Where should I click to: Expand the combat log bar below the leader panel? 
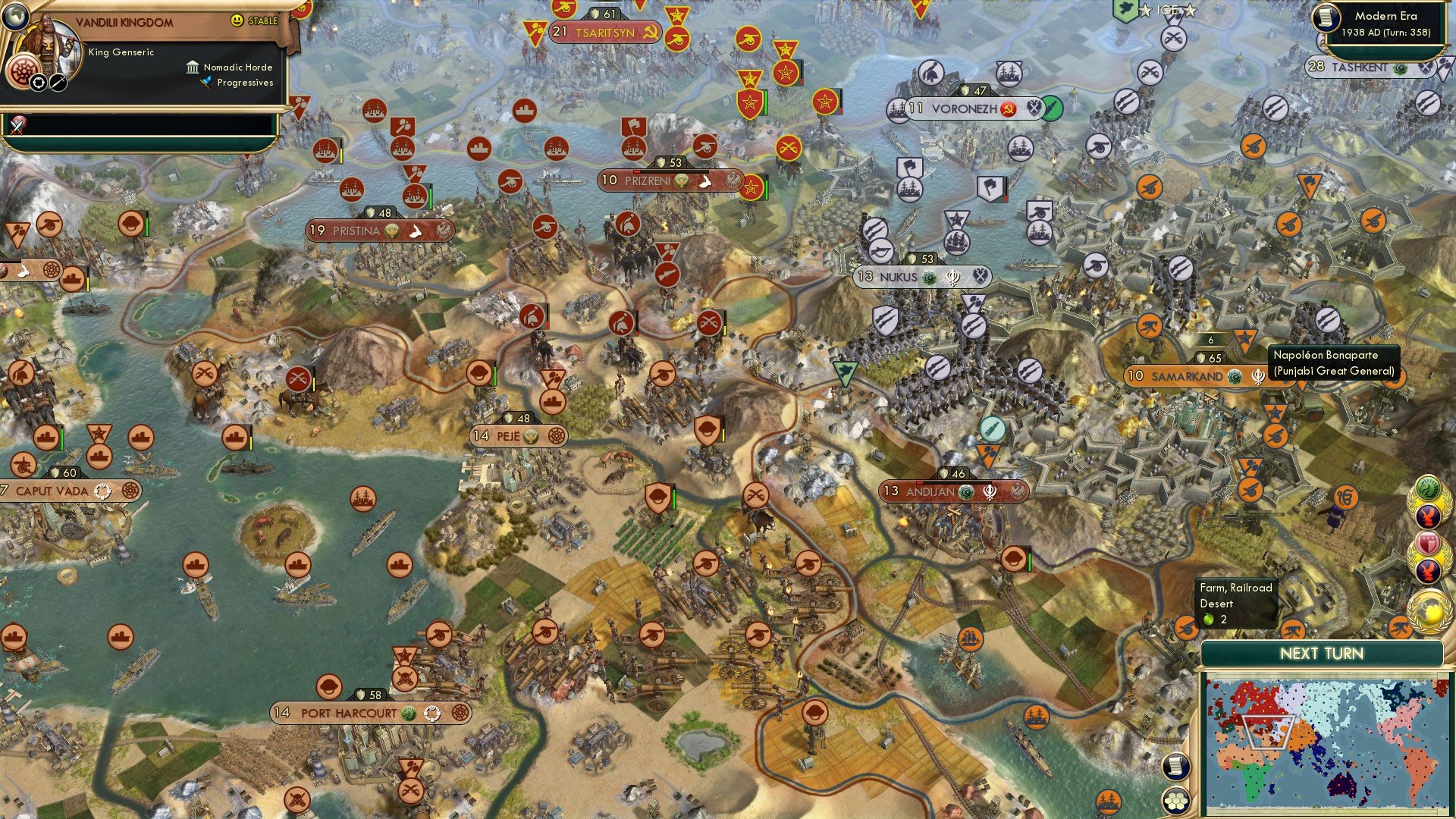coord(152,125)
